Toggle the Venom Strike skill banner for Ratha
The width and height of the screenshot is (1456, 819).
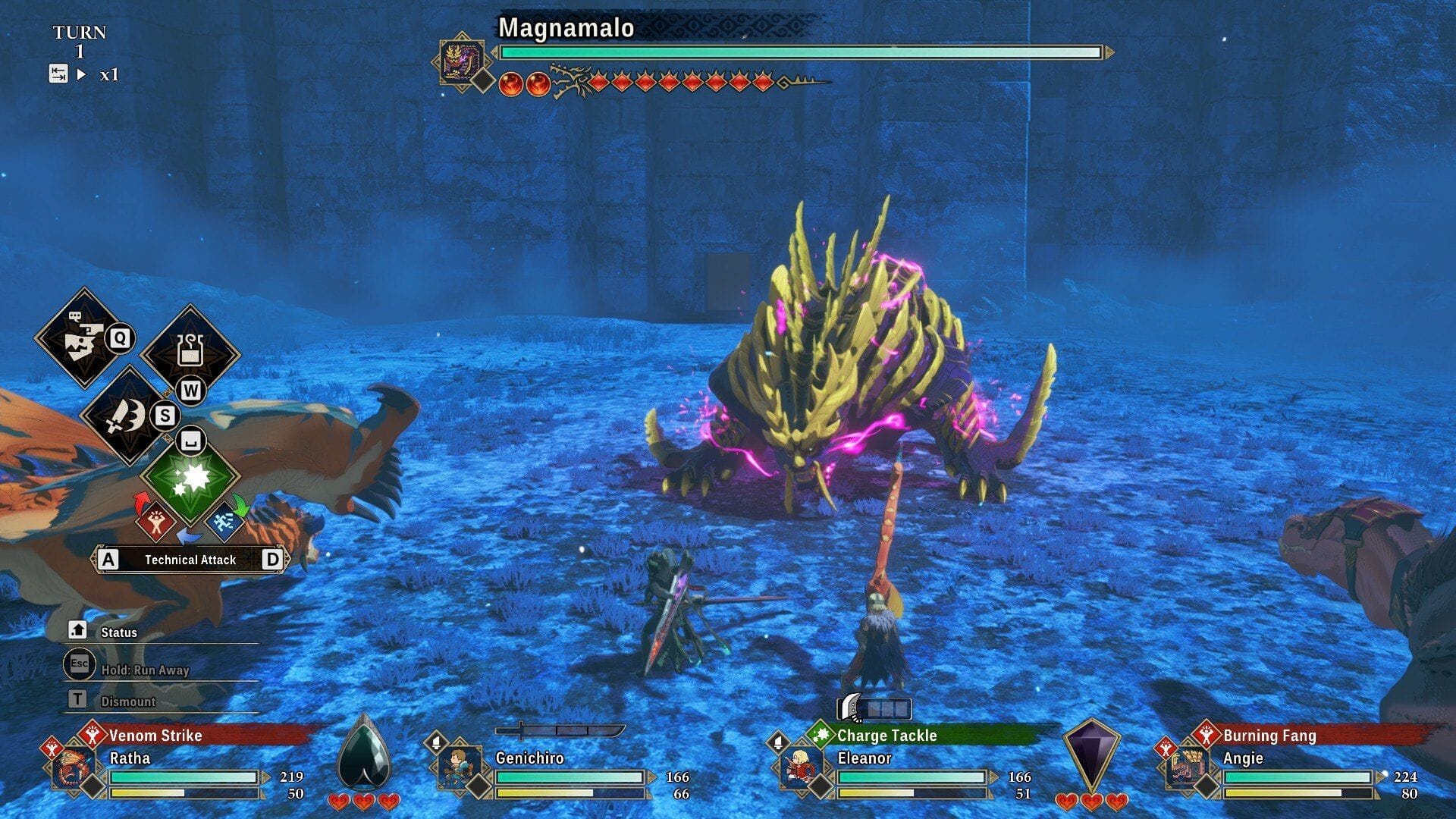tap(155, 736)
